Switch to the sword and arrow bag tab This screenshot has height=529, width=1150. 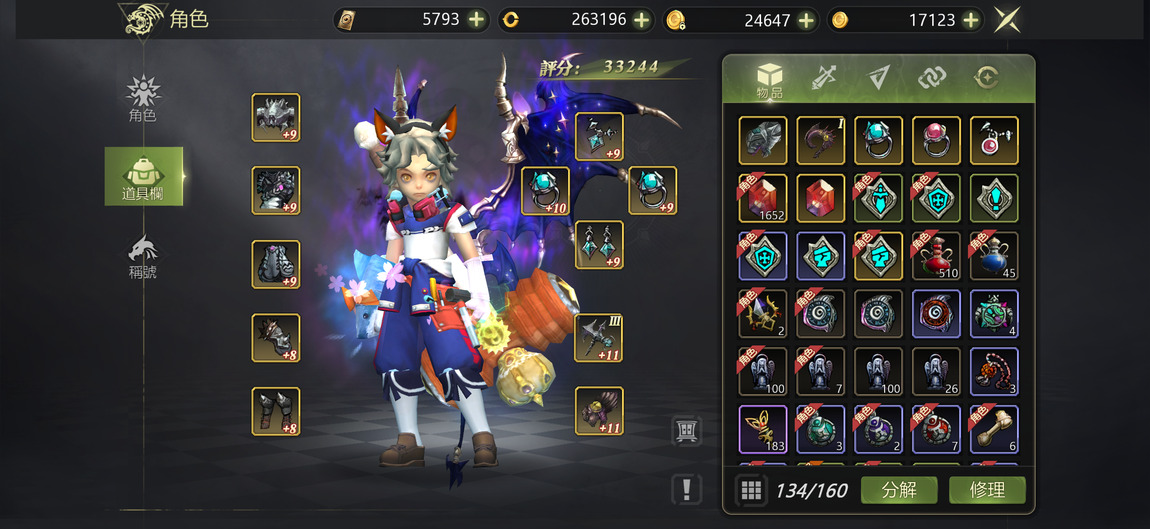click(x=824, y=78)
